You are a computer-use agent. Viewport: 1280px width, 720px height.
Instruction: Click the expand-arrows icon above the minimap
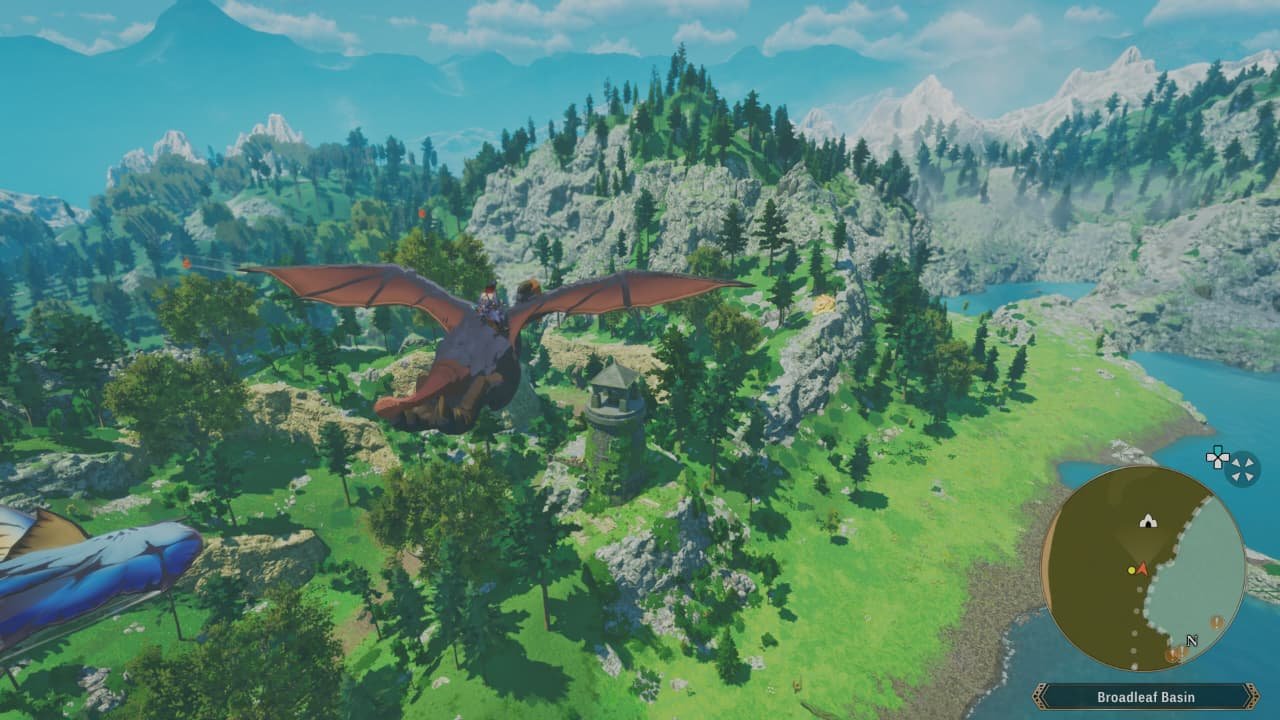point(1242,468)
